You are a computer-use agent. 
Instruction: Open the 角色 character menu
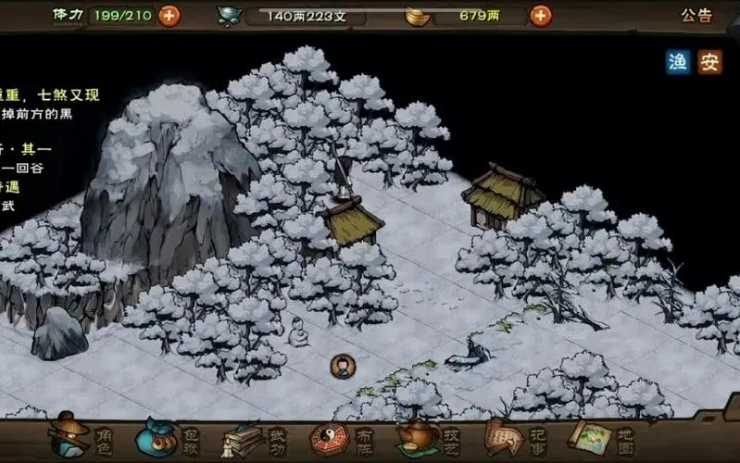[x=78, y=437]
